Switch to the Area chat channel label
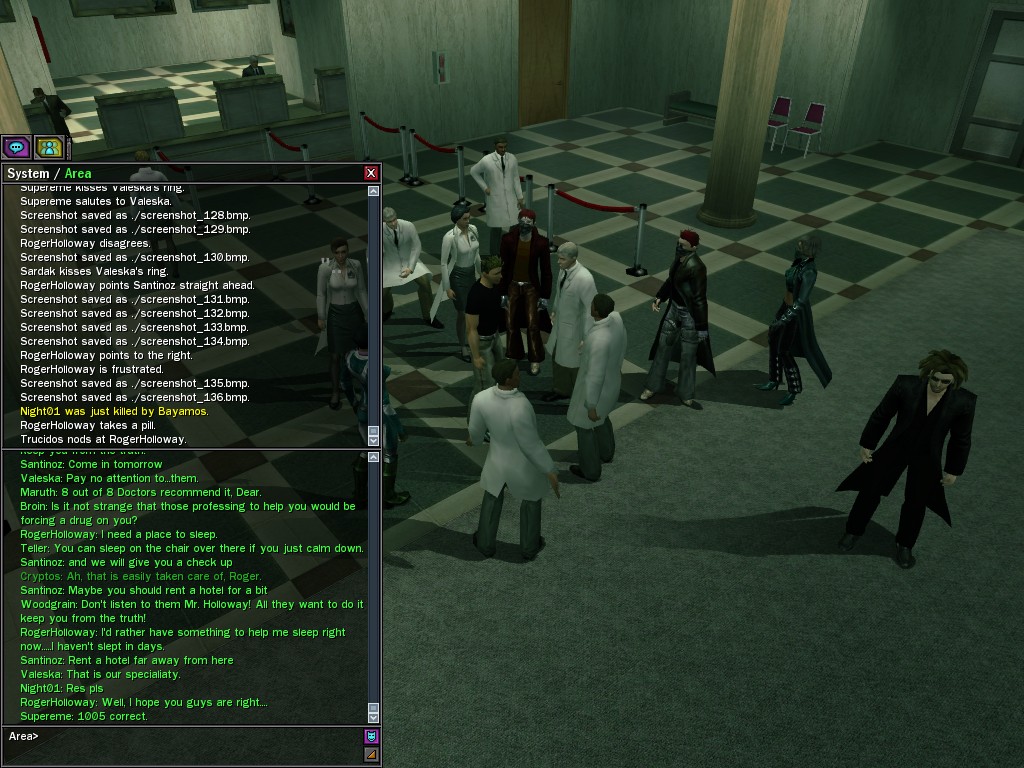1024x768 pixels. coord(78,173)
